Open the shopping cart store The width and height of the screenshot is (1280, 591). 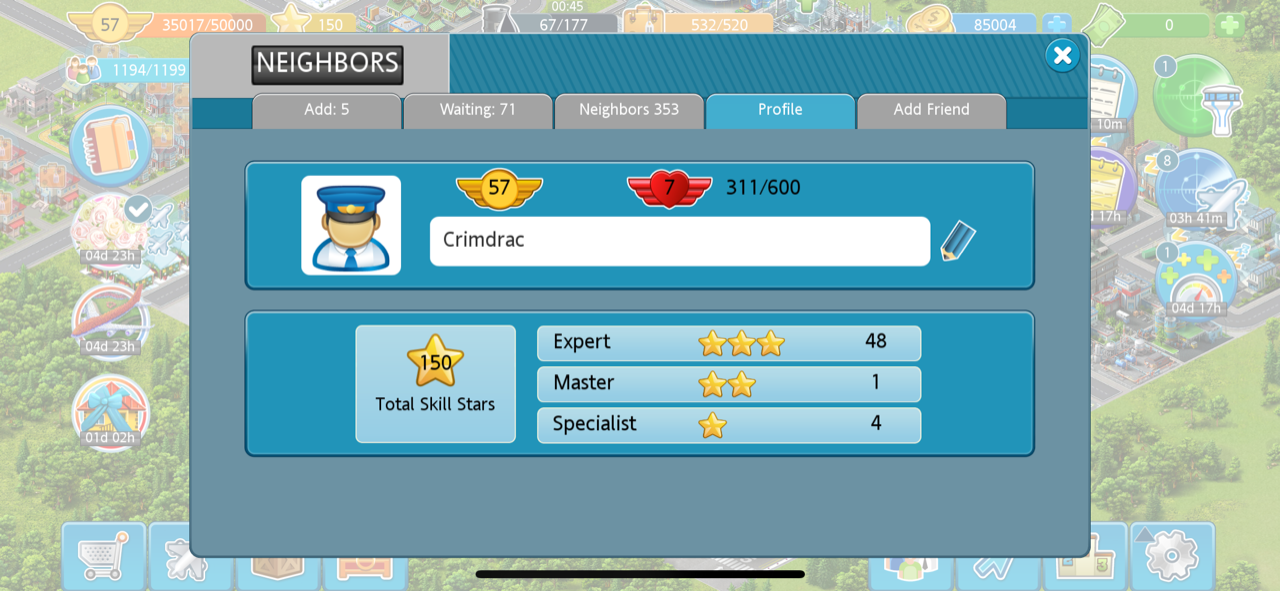click(103, 555)
